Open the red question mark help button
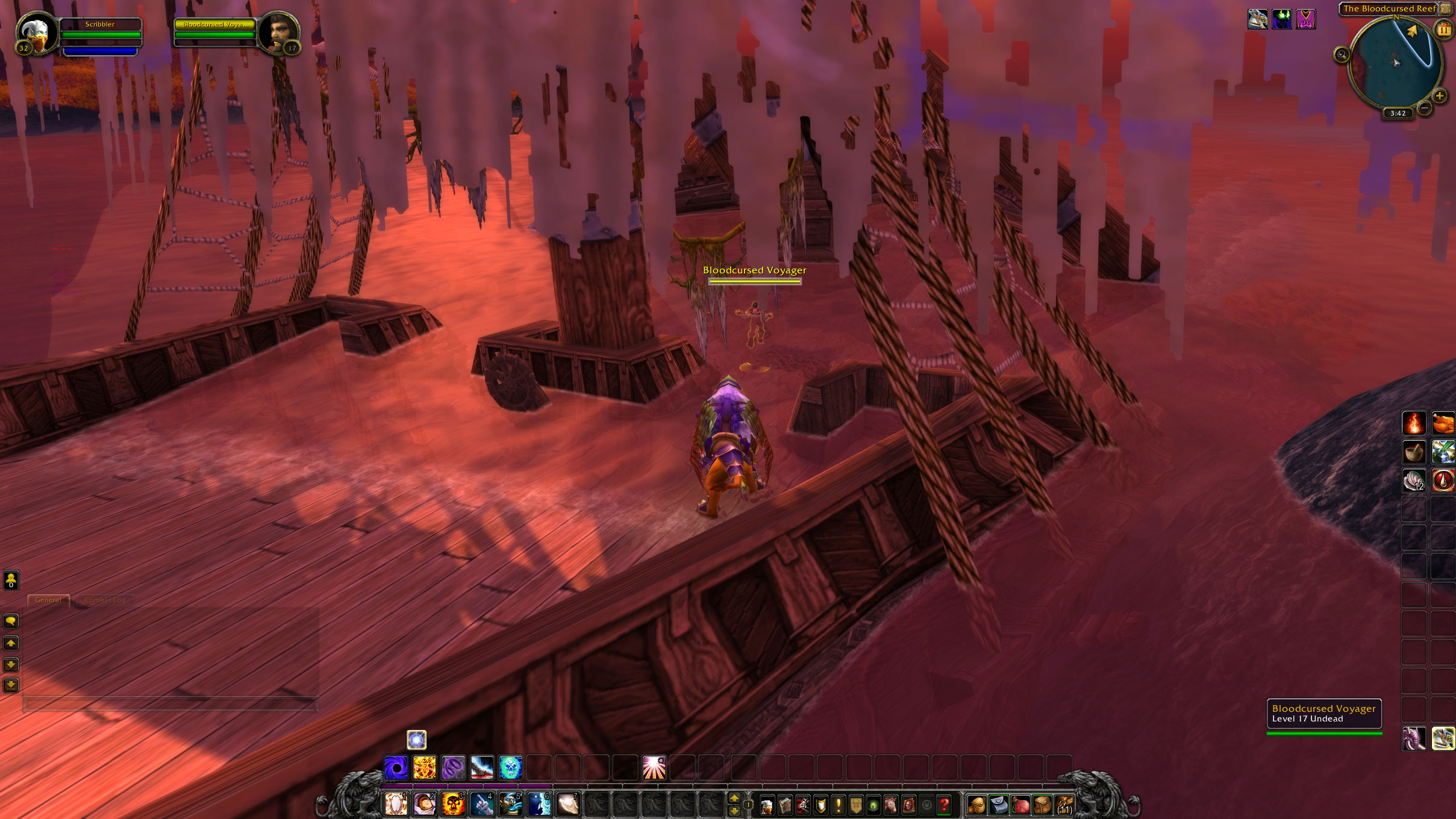This screenshot has height=819, width=1456. [944, 805]
